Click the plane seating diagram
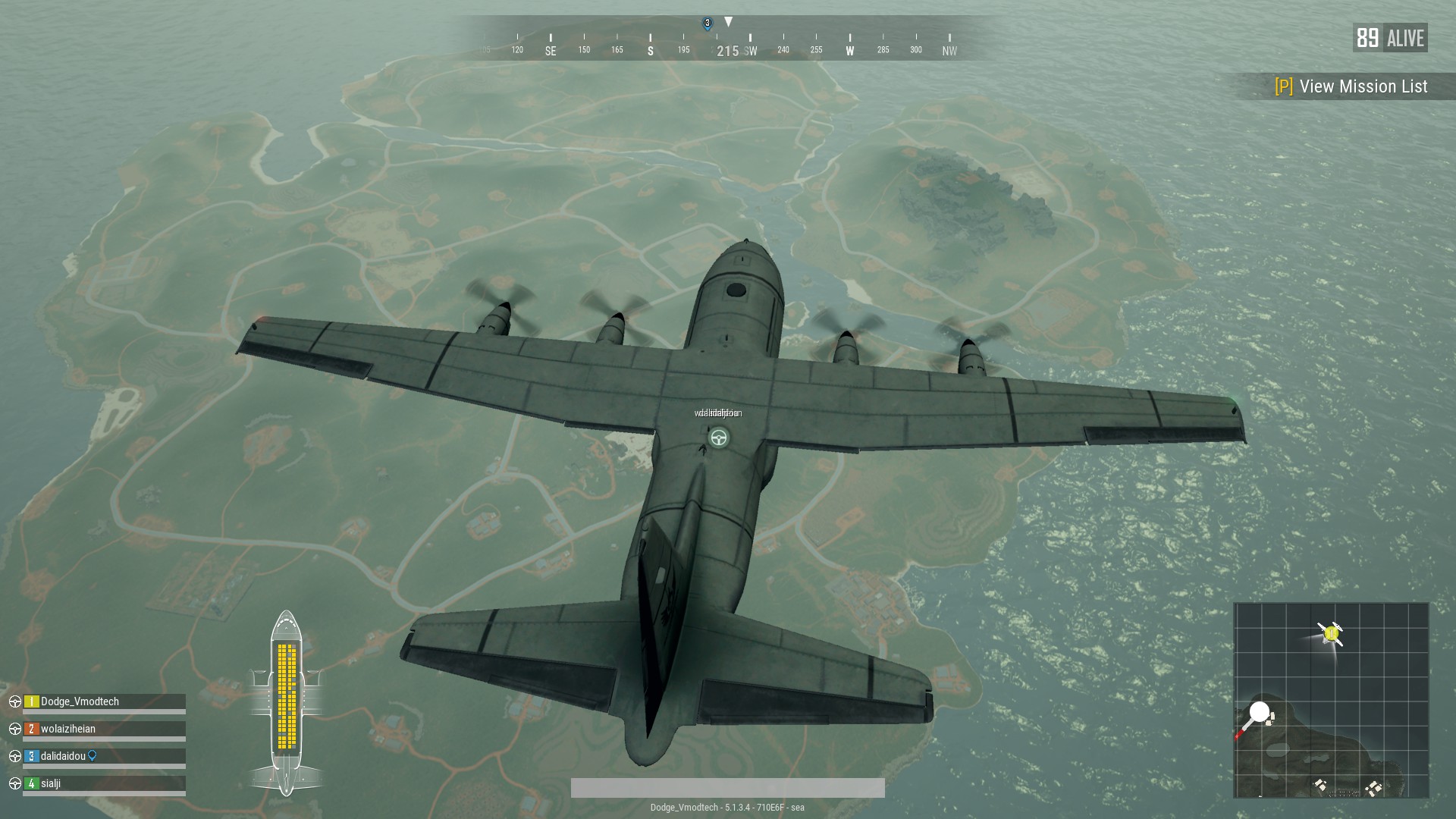Image resolution: width=1456 pixels, height=819 pixels. coord(286,701)
